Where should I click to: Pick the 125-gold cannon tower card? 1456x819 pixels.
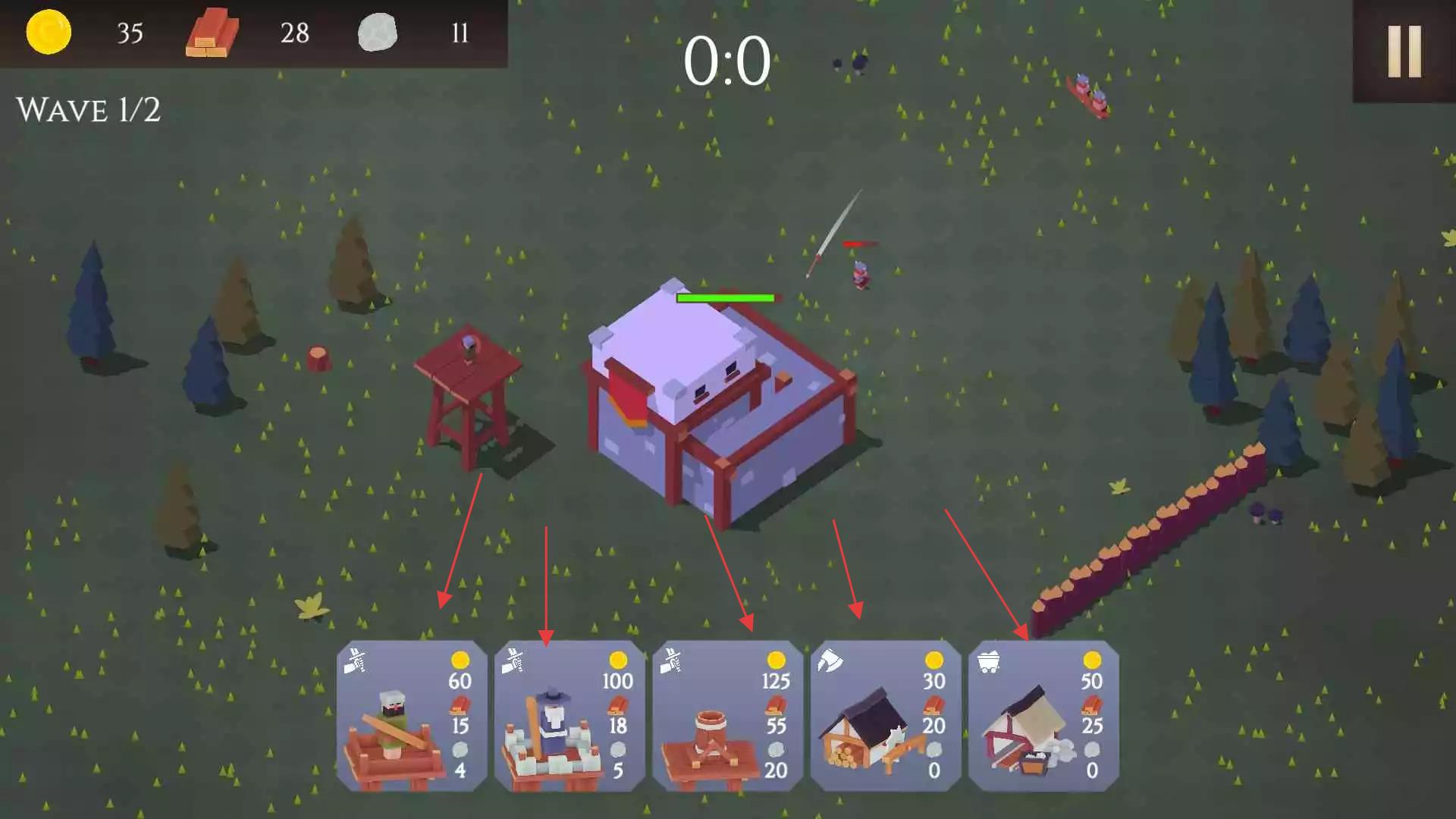coord(727,716)
